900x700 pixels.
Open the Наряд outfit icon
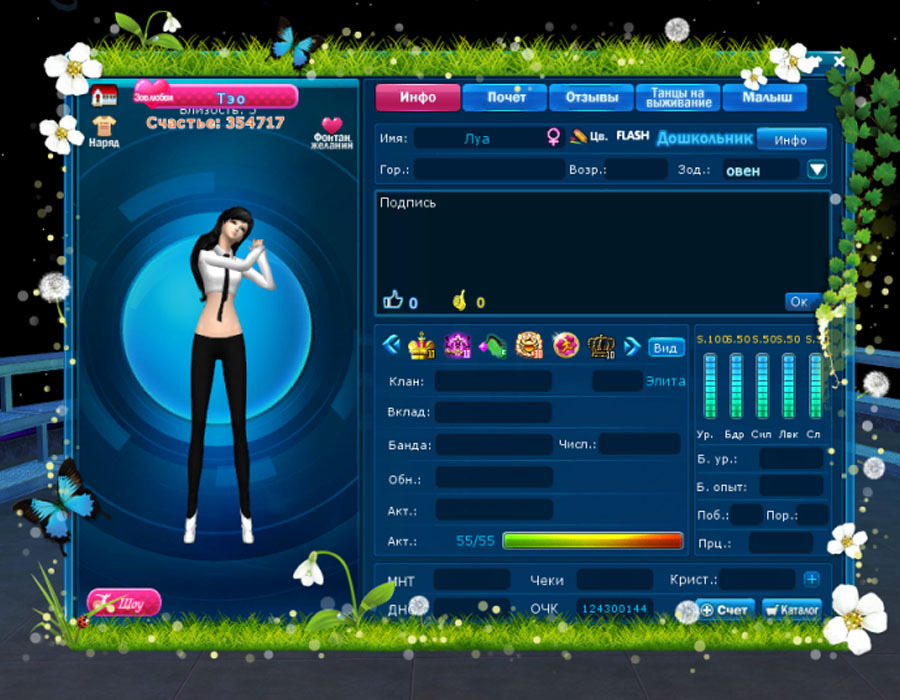point(103,131)
